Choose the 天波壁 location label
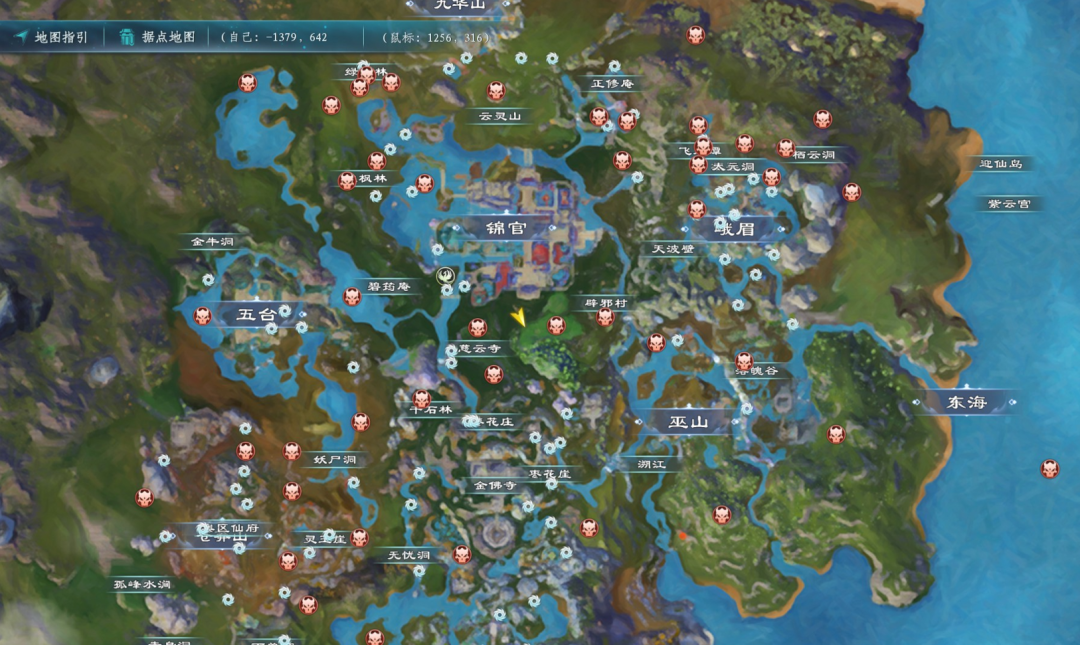The width and height of the screenshot is (1080, 645). click(x=672, y=249)
